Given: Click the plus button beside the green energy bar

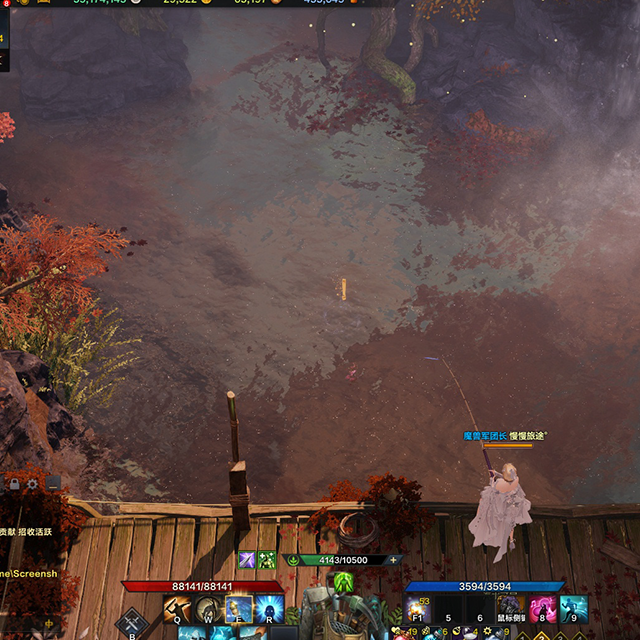Looking at the screenshot, I should click(x=393, y=560).
